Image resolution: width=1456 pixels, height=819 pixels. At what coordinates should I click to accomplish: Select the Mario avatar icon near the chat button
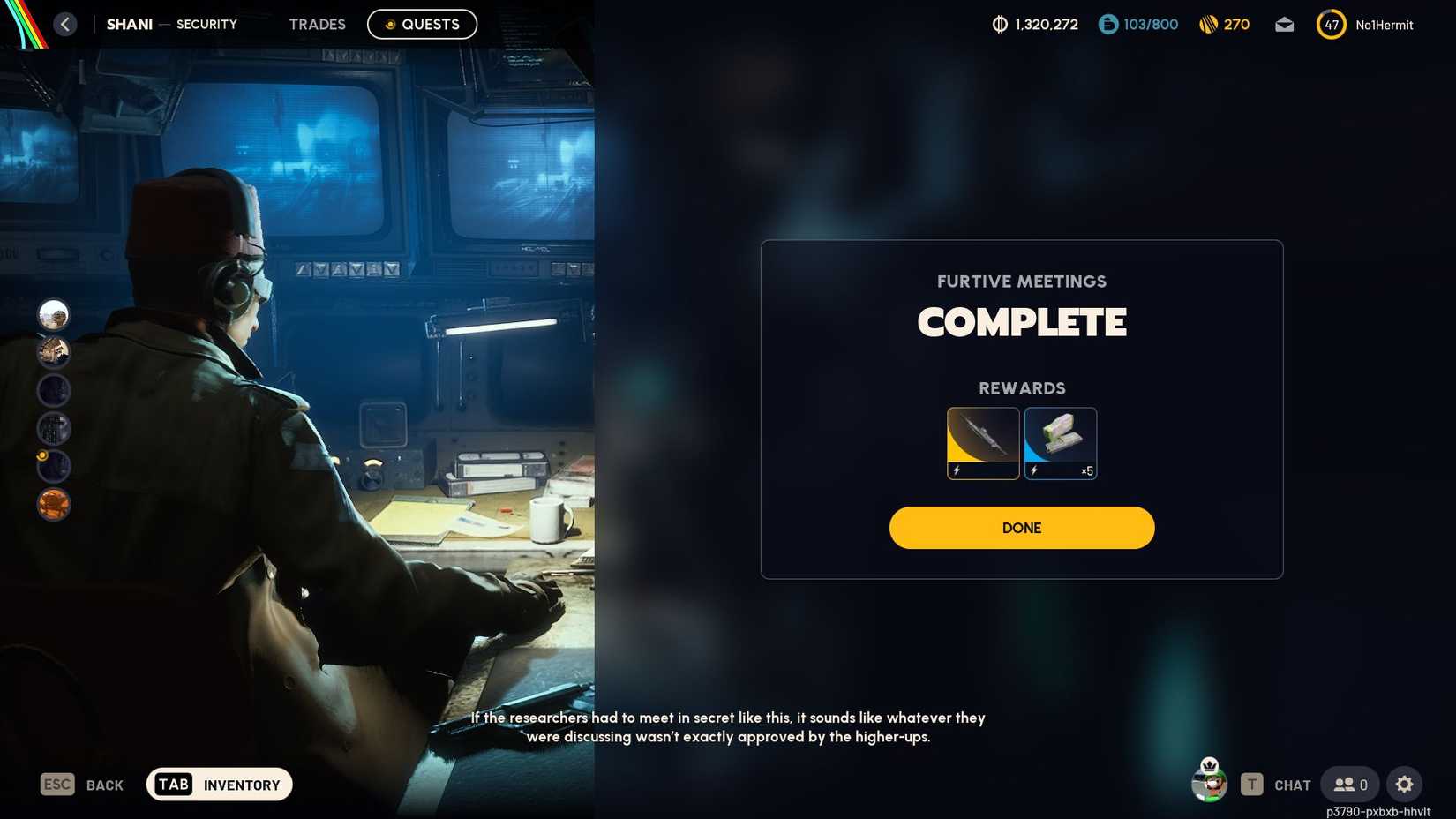[x=1208, y=783]
